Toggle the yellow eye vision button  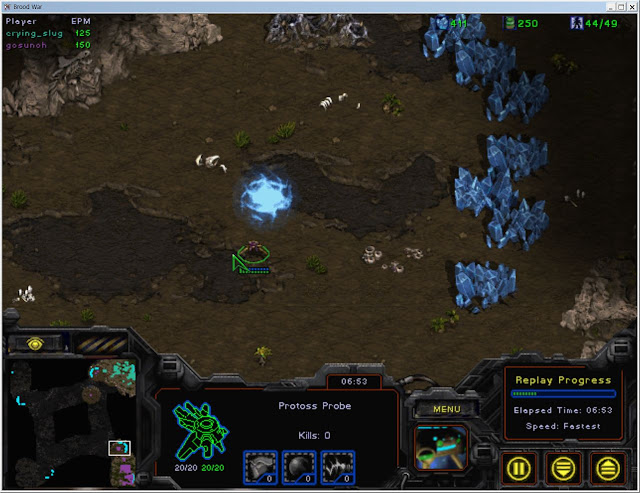click(x=35, y=344)
